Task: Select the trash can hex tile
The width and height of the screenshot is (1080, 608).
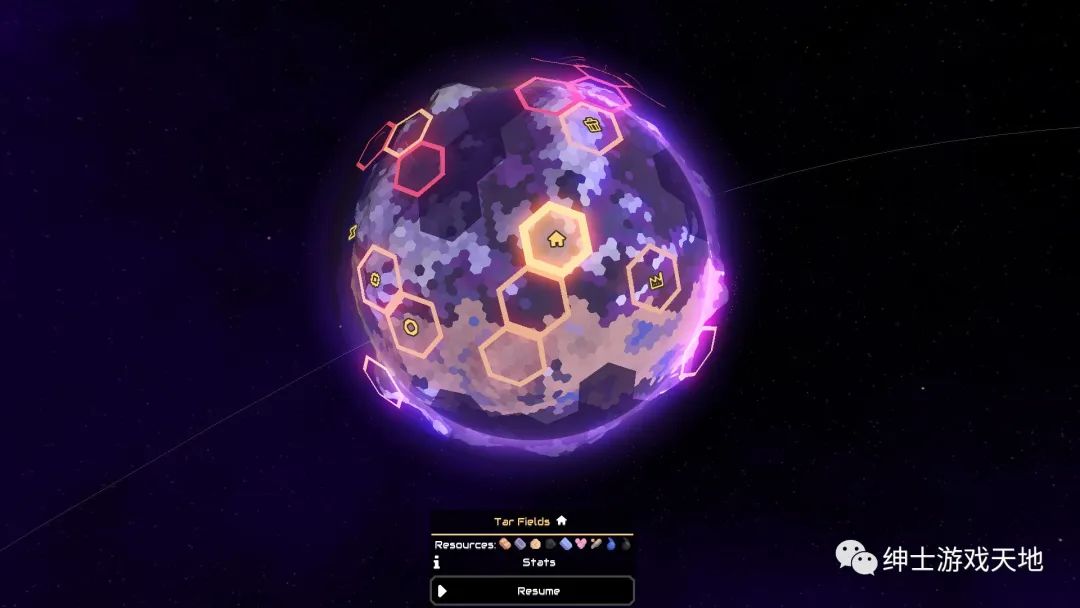Action: [592, 126]
